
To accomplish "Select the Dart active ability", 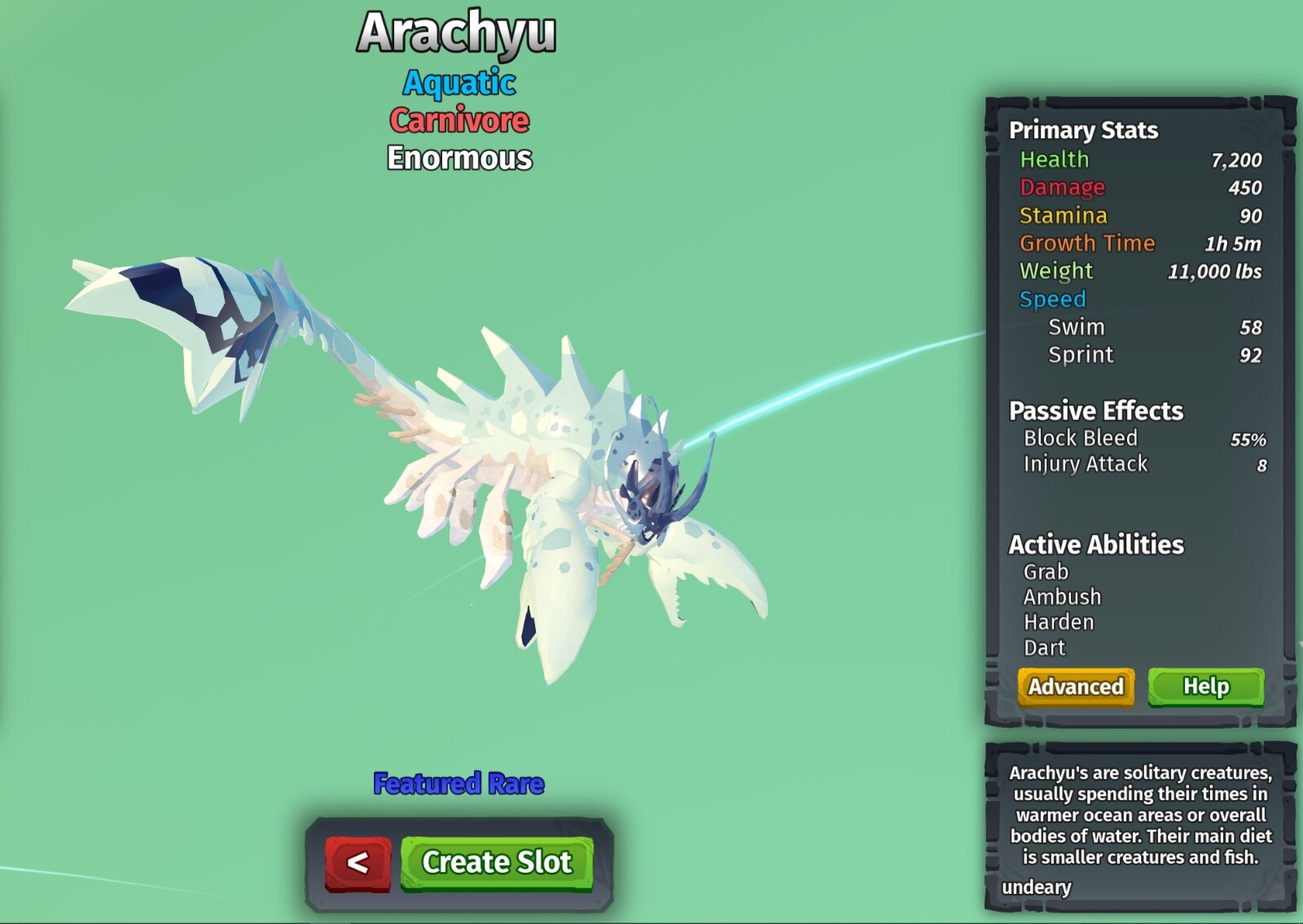I will [x=1045, y=647].
